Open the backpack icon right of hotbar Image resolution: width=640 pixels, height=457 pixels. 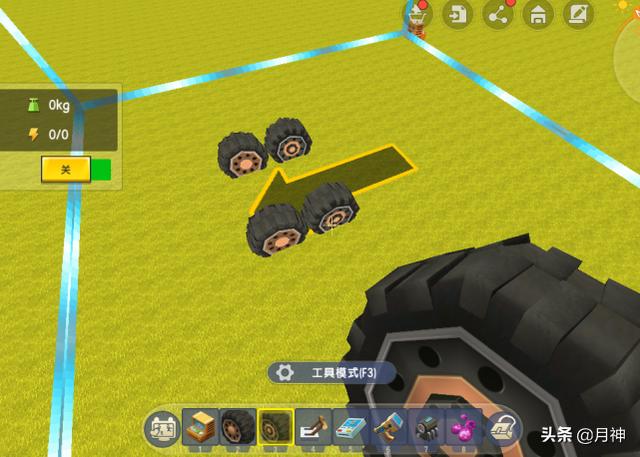point(503,428)
